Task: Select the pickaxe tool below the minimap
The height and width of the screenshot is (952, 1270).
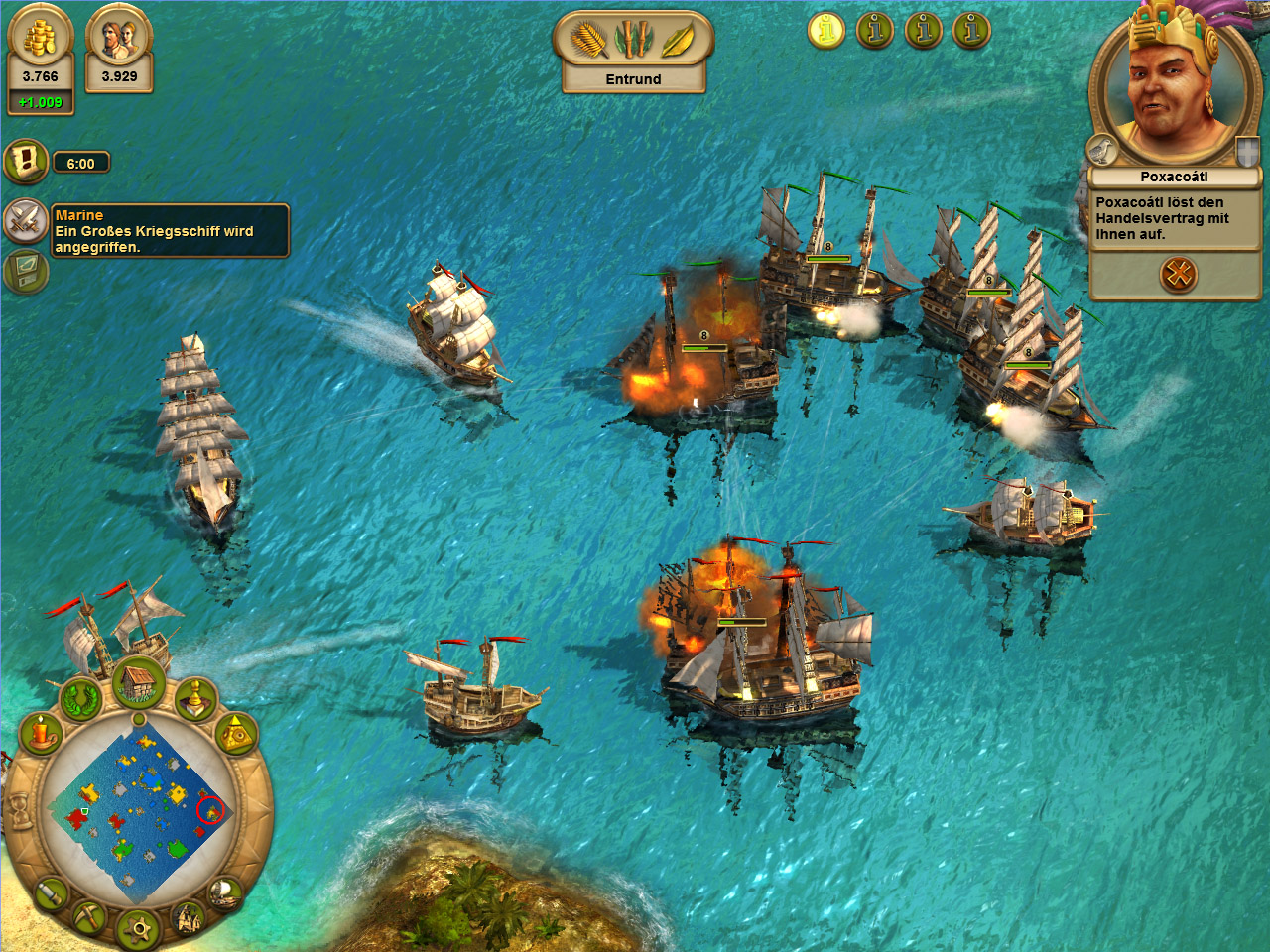Action: [x=88, y=915]
